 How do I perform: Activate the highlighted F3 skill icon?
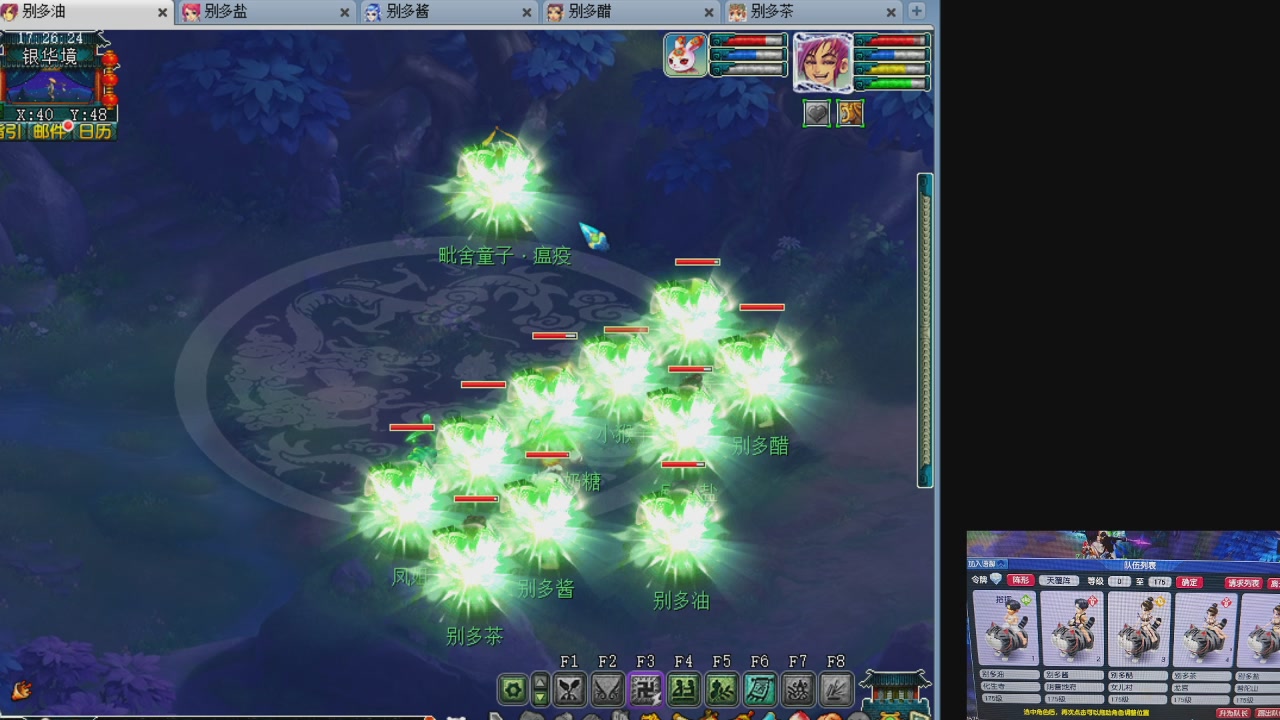(645, 688)
